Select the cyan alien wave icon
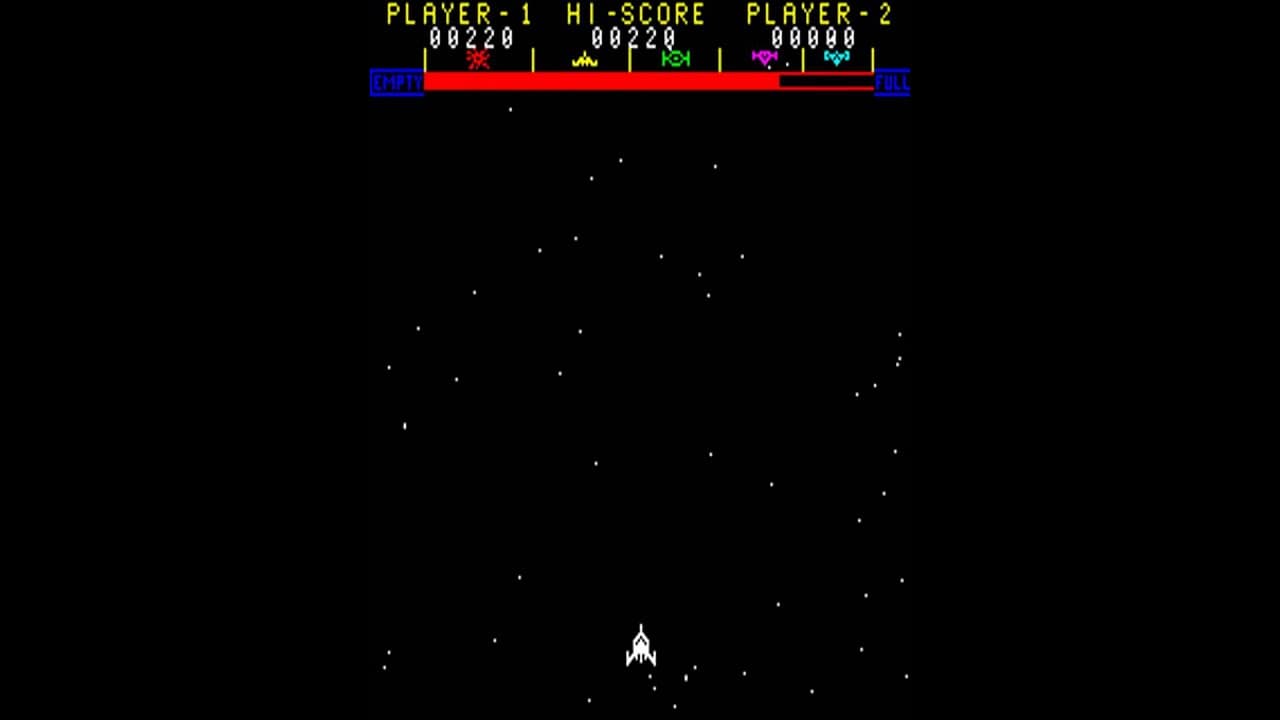Viewport: 1280px width, 720px height. 836,58
